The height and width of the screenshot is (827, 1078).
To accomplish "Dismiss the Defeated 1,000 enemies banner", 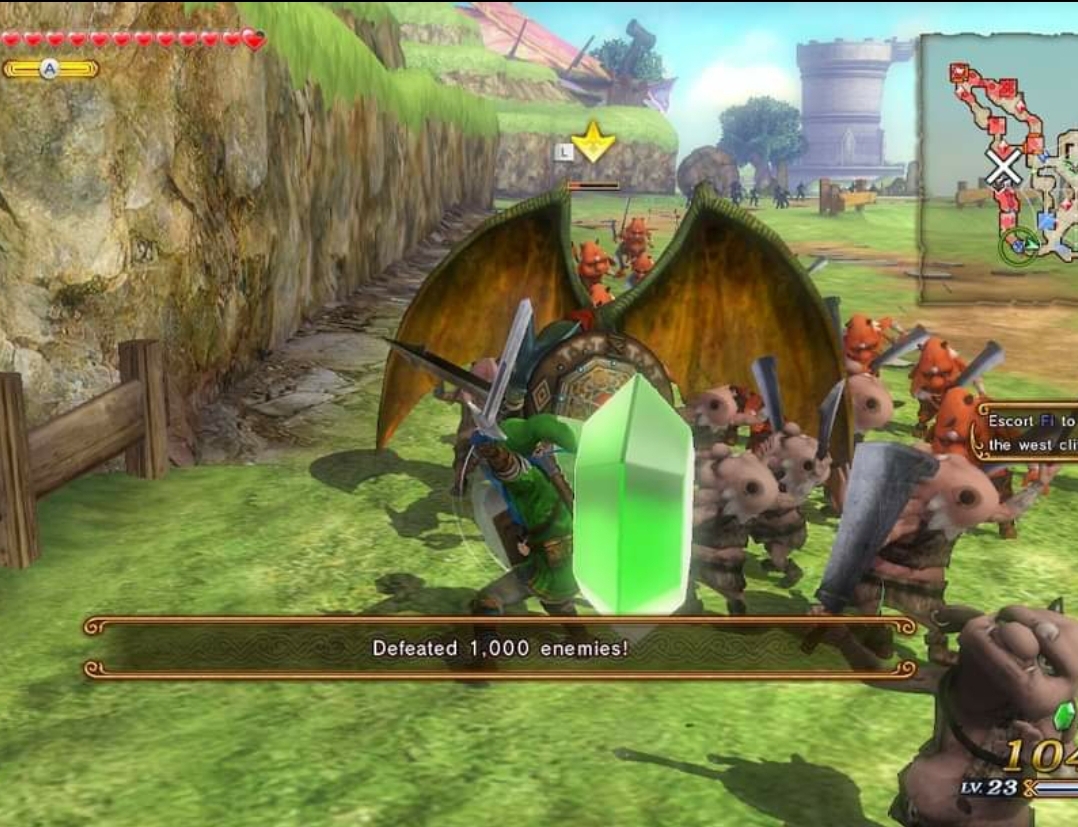I will (x=500, y=648).
